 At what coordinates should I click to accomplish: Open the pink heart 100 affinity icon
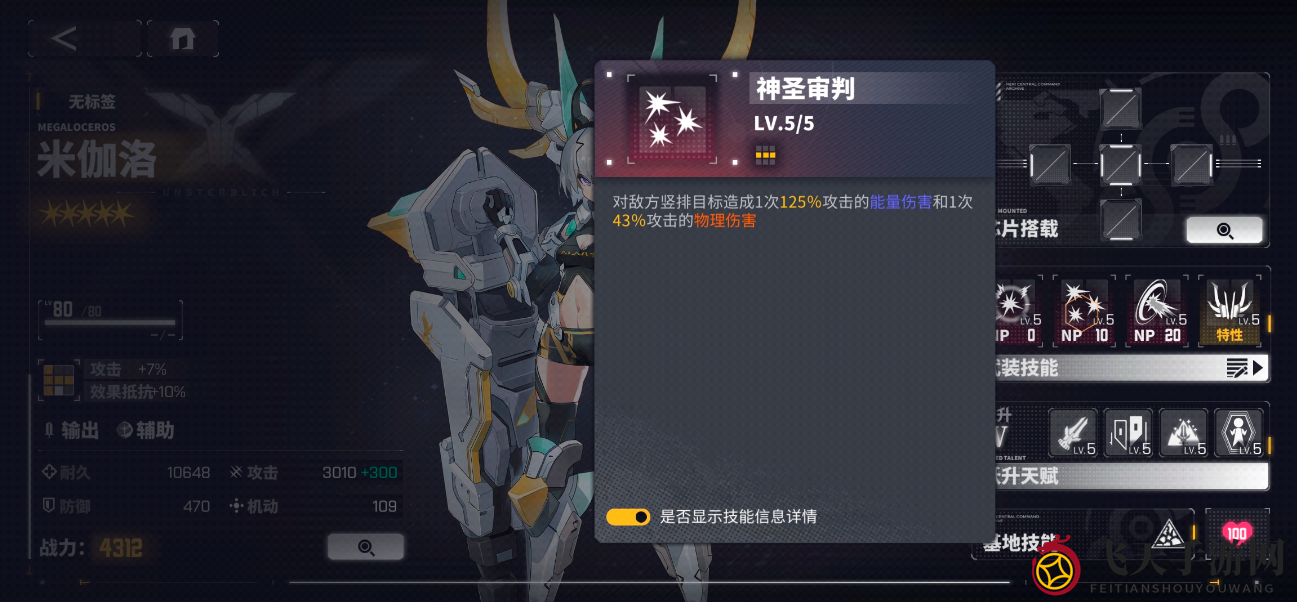tap(1236, 534)
